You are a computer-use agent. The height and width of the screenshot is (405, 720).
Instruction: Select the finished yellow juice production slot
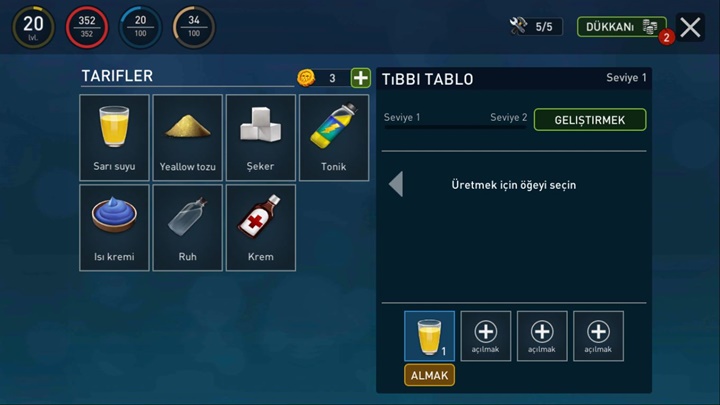coord(429,335)
